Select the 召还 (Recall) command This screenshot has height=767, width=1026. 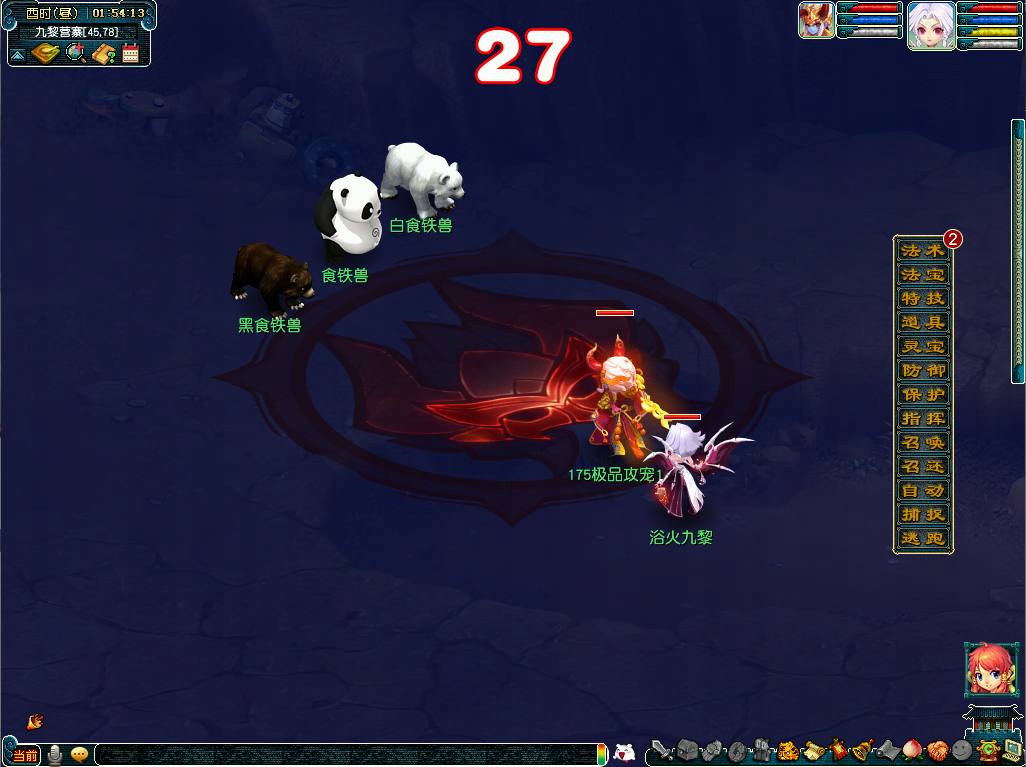point(921,466)
